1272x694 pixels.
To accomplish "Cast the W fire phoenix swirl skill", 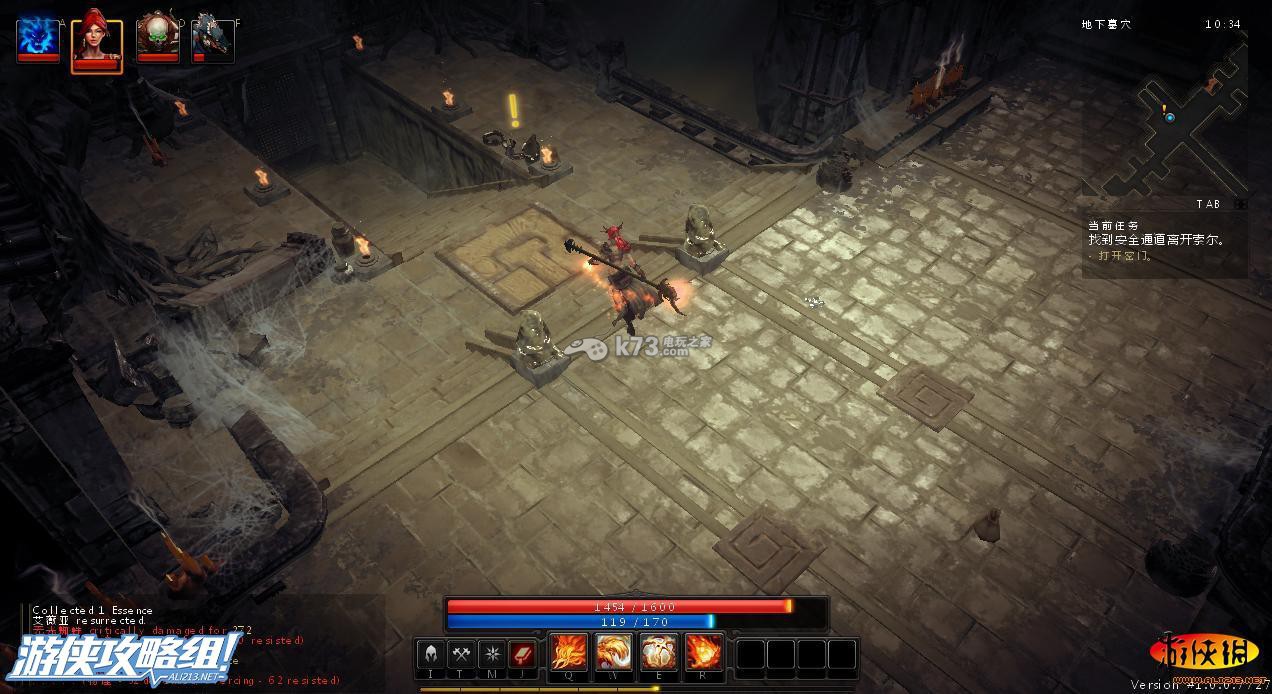I will pos(614,654).
